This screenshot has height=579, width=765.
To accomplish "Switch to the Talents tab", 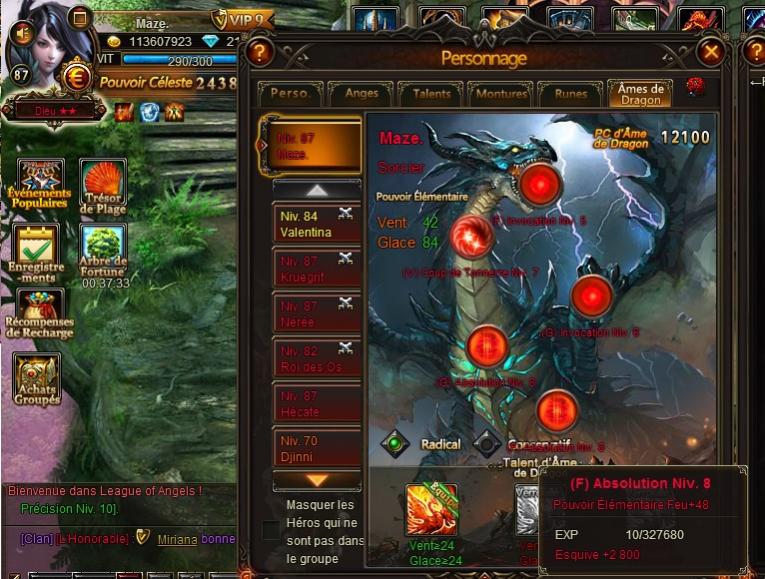I will 430,94.
